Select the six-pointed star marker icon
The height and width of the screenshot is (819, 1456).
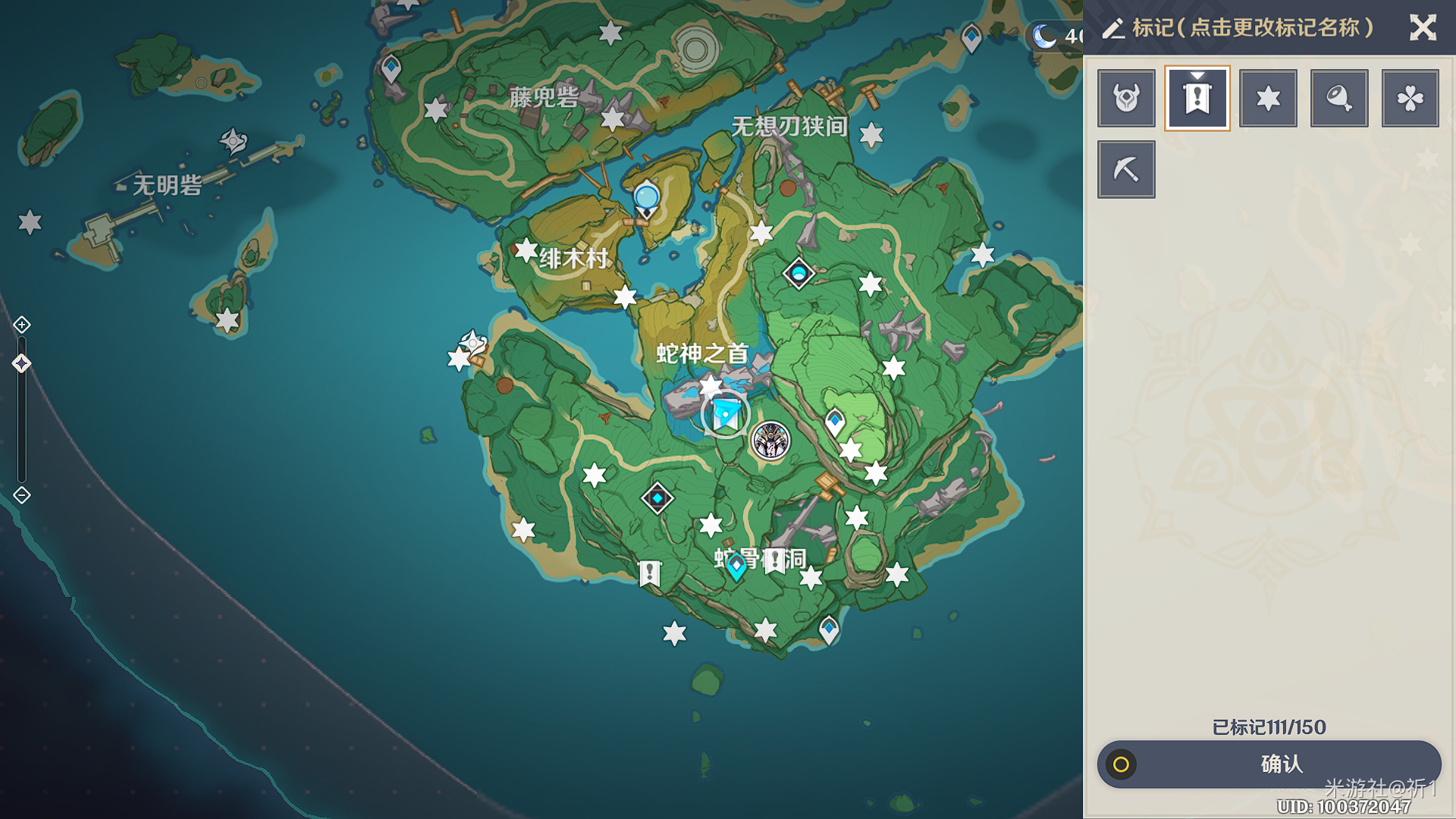coord(1268,99)
